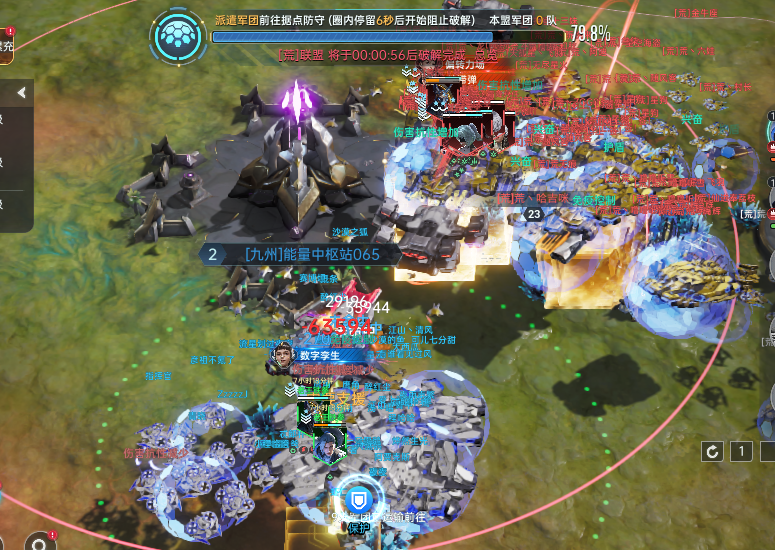The height and width of the screenshot is (550, 775).
Task: Select the 数字孪生 commander portrait
Action: tap(282, 358)
